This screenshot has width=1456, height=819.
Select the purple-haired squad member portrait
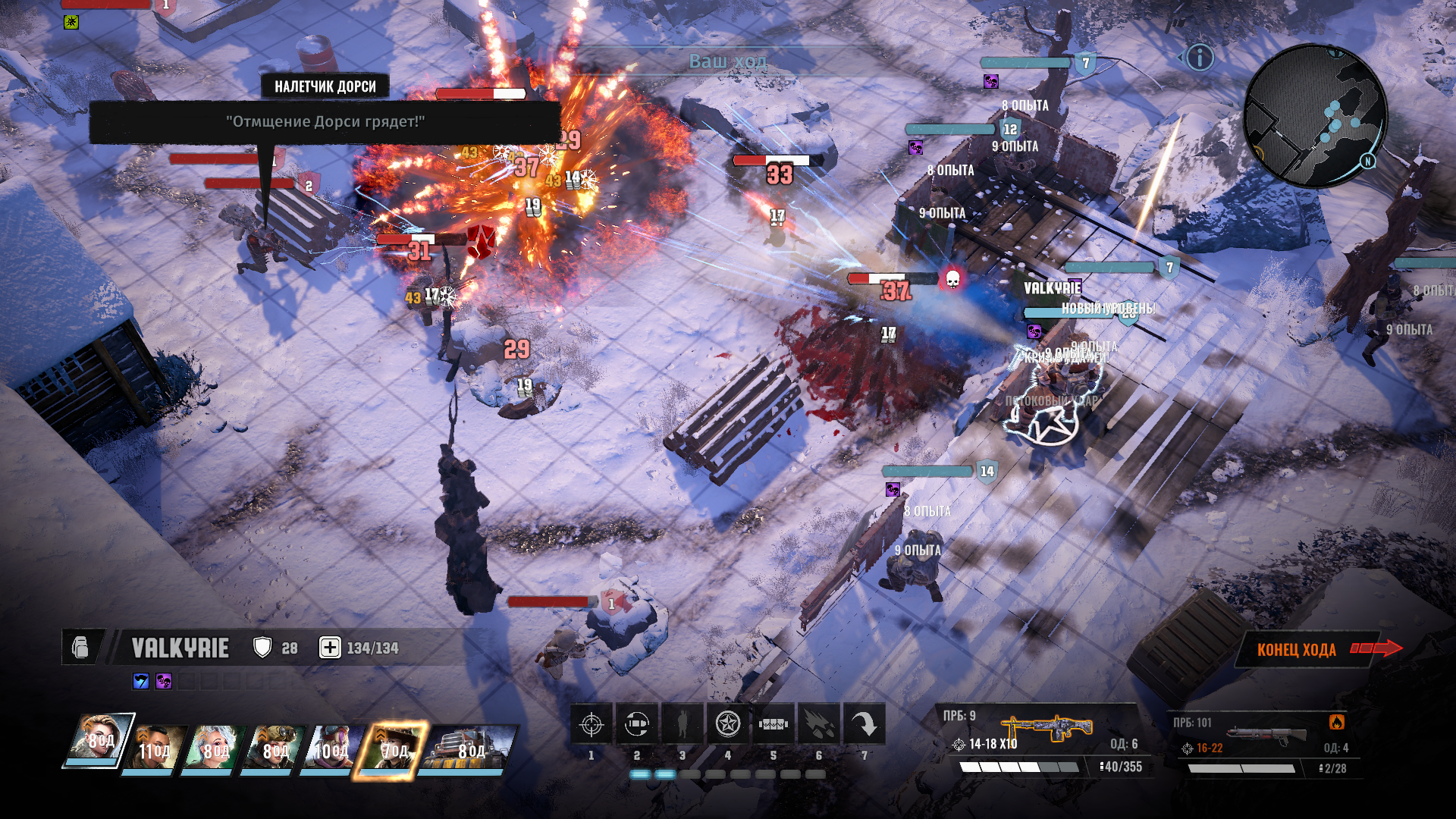click(332, 747)
